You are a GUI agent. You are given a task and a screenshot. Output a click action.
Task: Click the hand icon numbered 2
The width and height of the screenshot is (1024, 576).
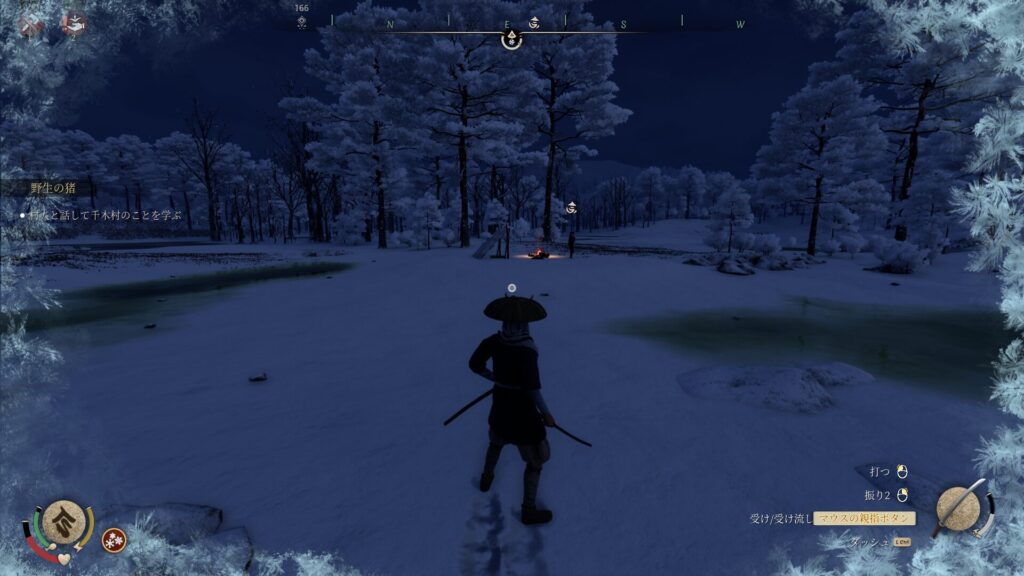(x=73, y=22)
